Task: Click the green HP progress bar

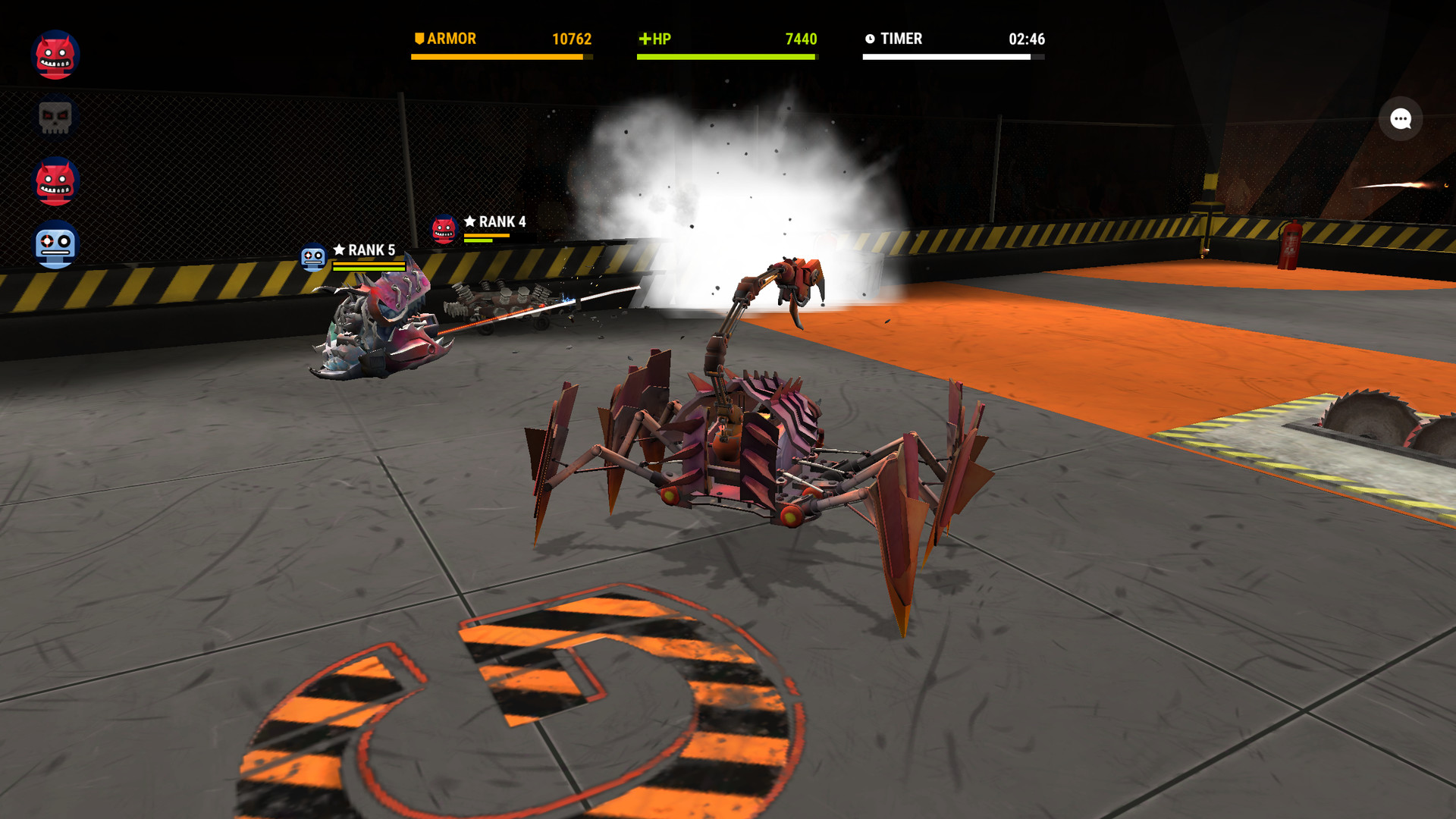Action: pos(725,57)
